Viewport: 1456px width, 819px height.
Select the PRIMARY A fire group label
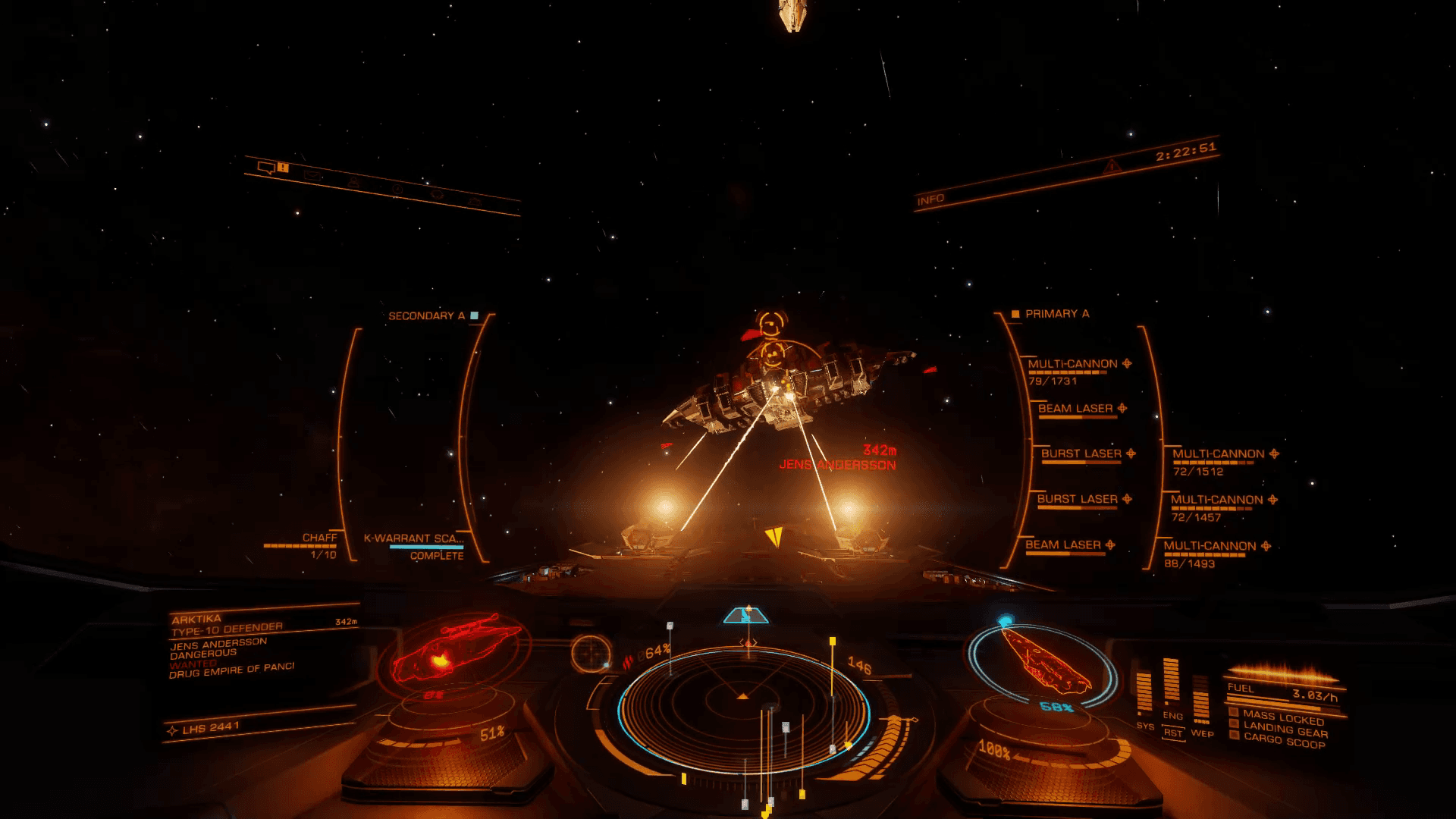1056,314
